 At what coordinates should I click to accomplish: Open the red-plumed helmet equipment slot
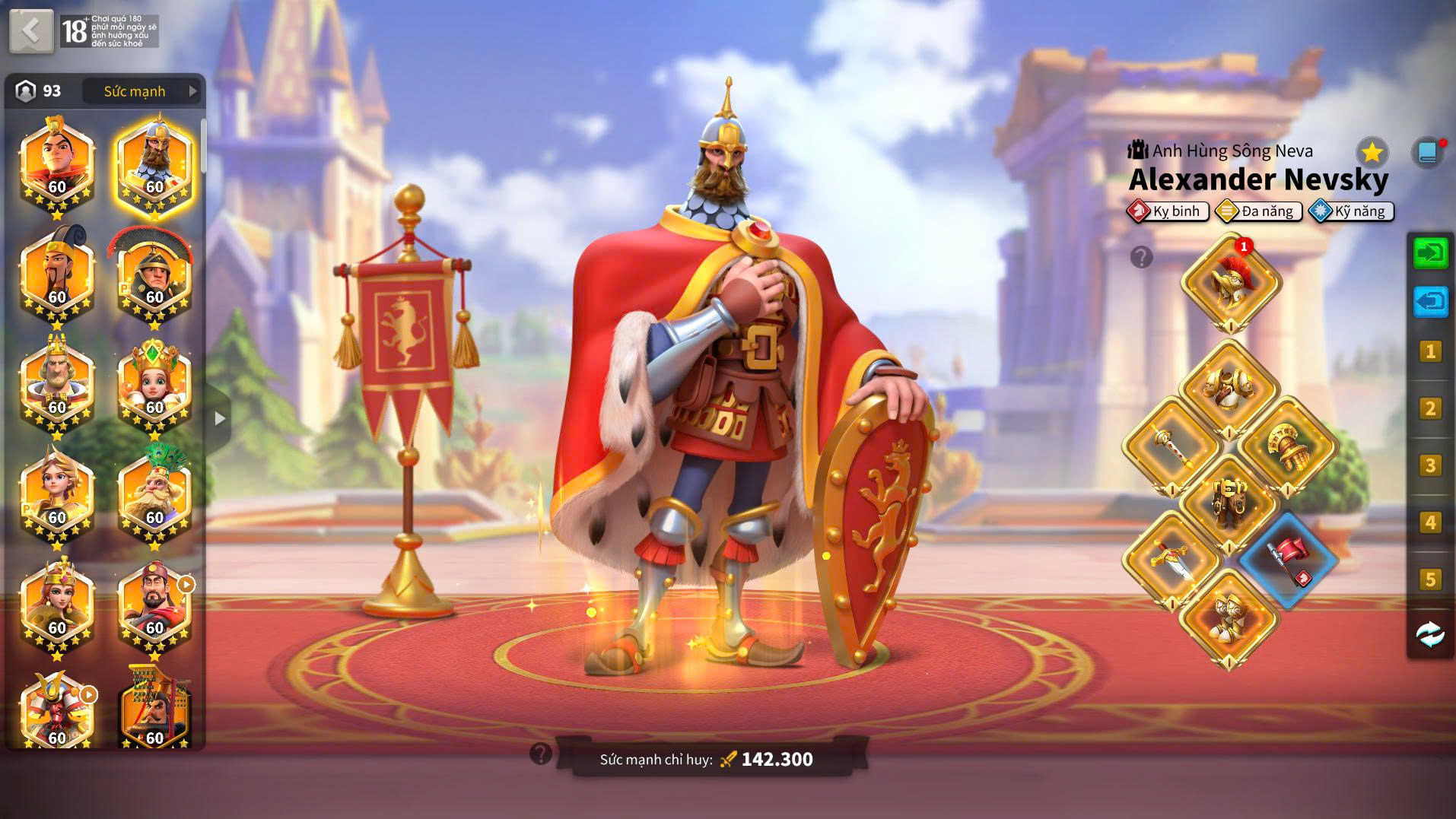pos(1230,283)
